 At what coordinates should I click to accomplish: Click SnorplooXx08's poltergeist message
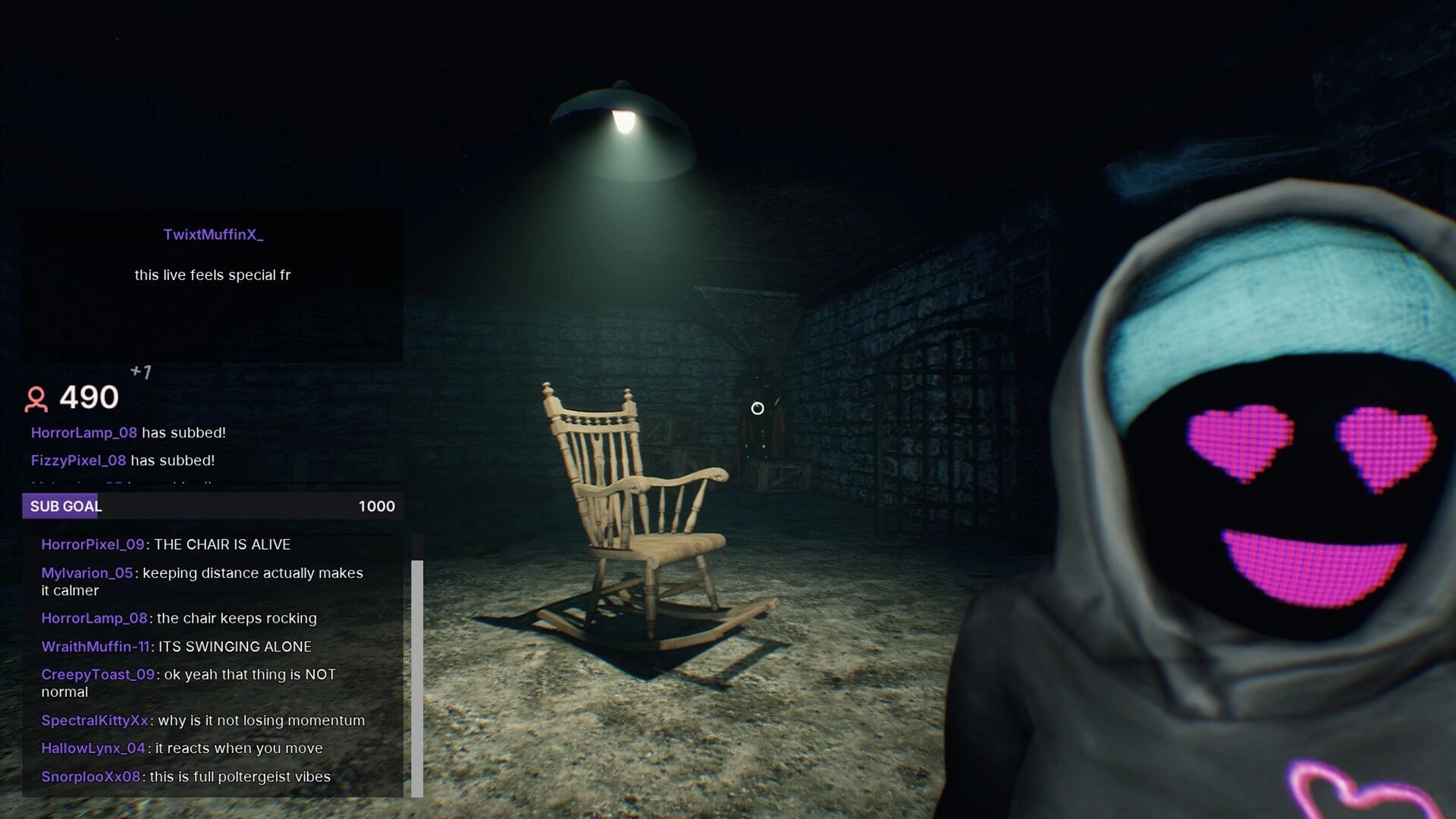coord(186,777)
